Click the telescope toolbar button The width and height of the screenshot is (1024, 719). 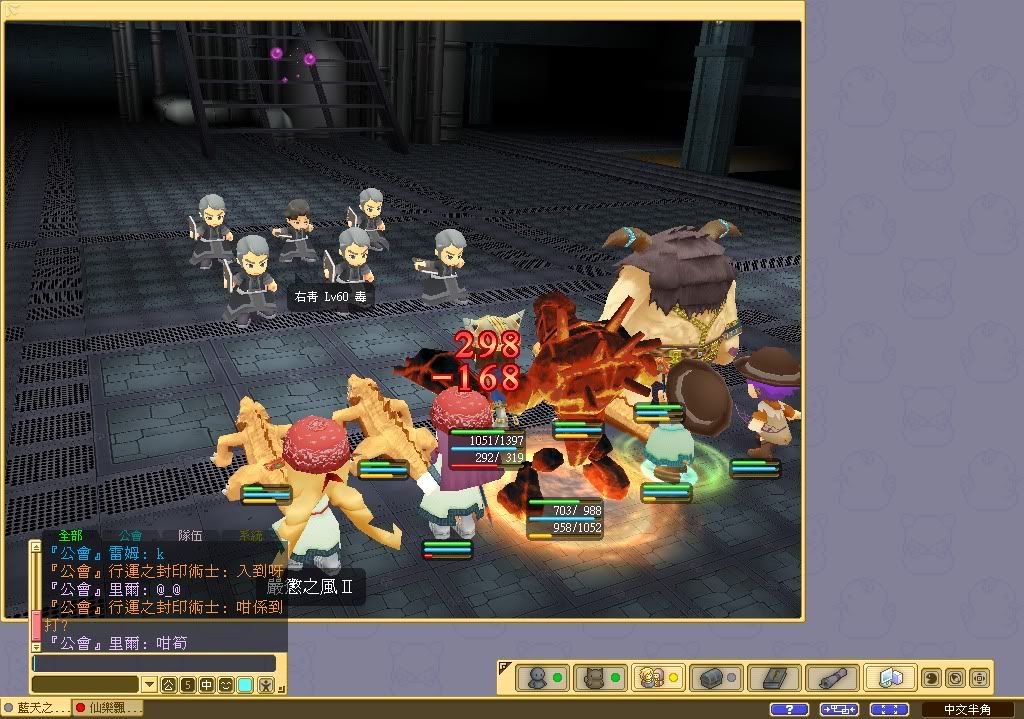click(831, 678)
